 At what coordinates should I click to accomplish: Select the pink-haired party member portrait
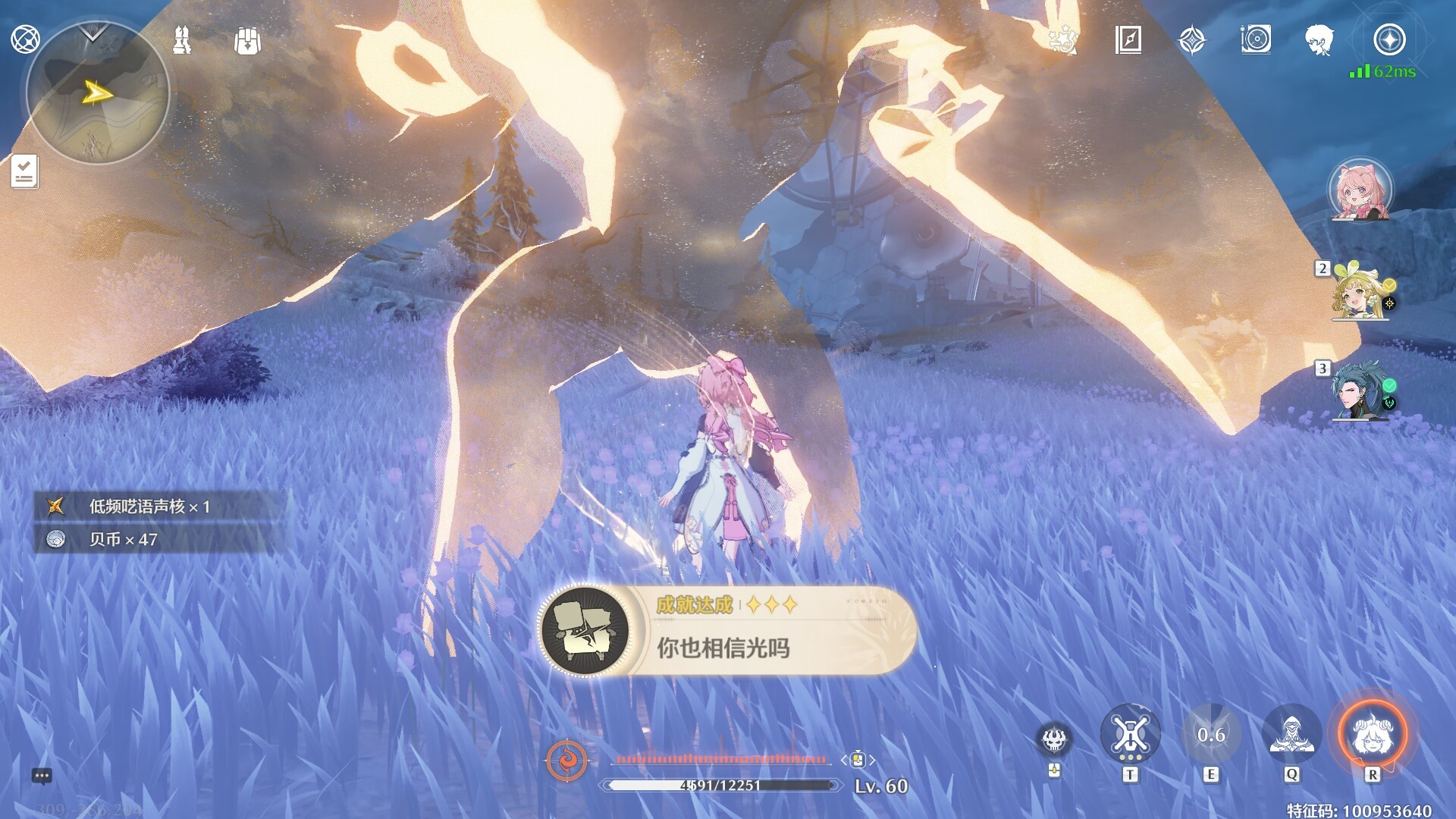pyautogui.click(x=1360, y=190)
